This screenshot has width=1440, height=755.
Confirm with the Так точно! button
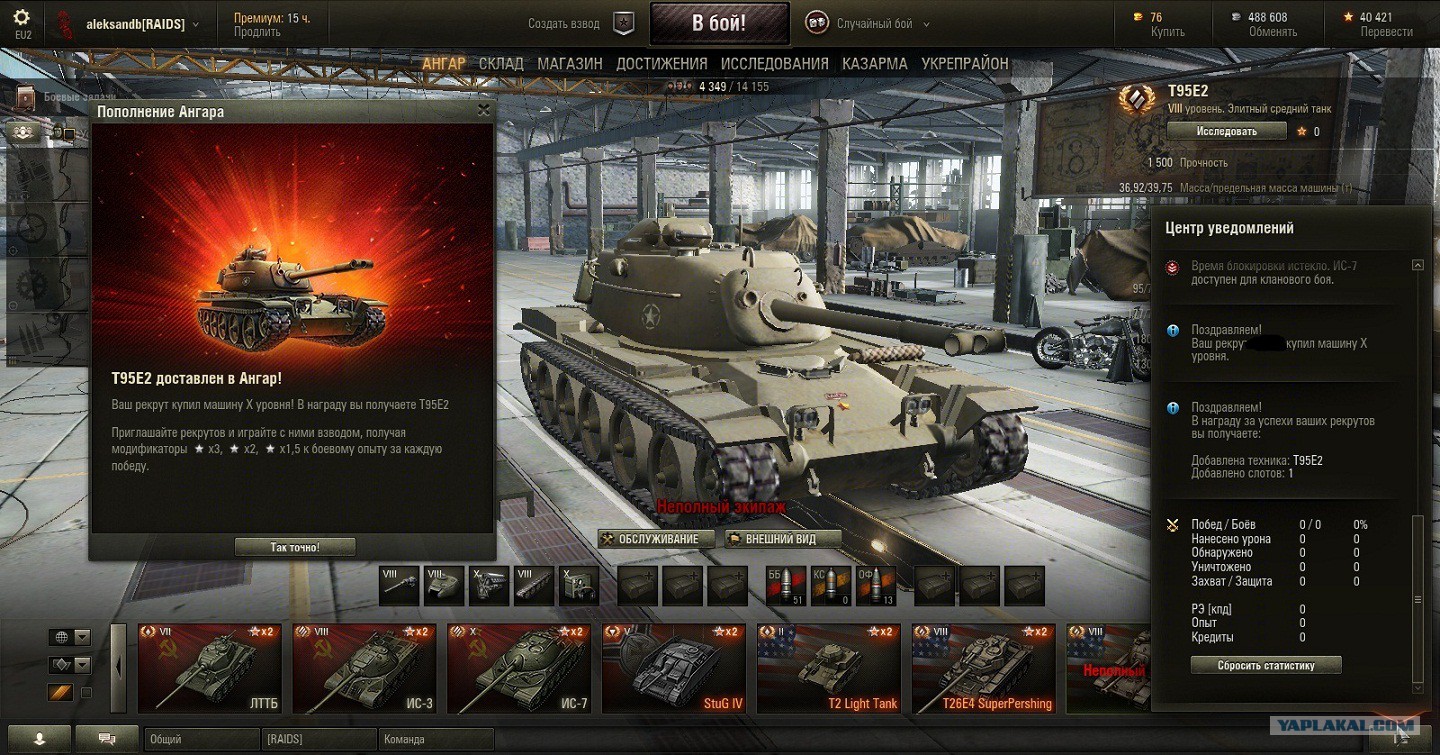295,547
